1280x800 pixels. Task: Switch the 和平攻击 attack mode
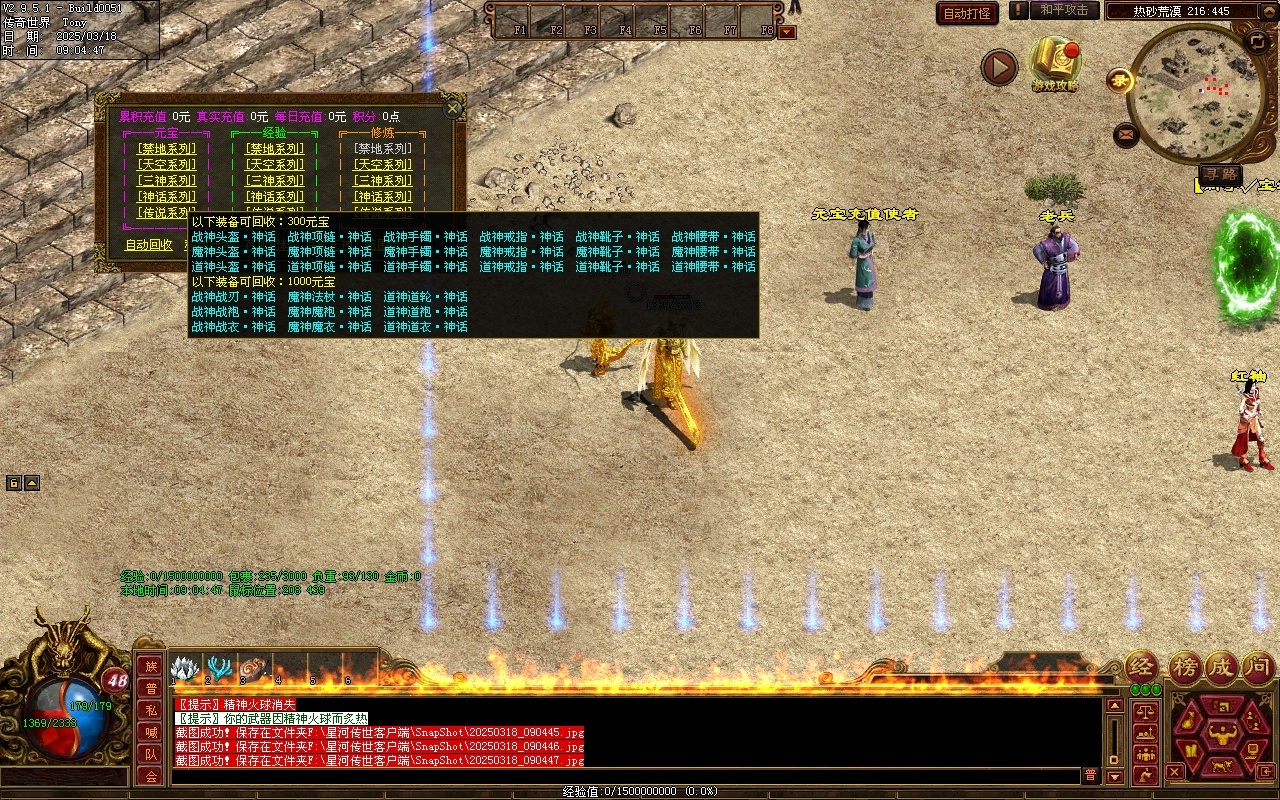(1064, 10)
